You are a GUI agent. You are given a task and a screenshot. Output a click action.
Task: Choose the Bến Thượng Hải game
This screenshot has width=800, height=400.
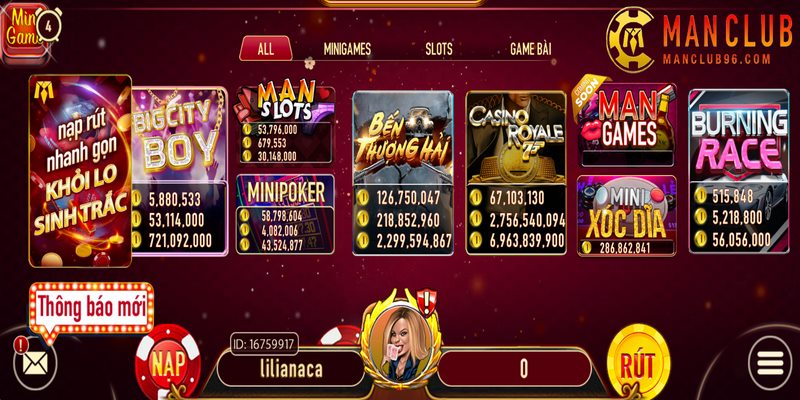[403, 140]
